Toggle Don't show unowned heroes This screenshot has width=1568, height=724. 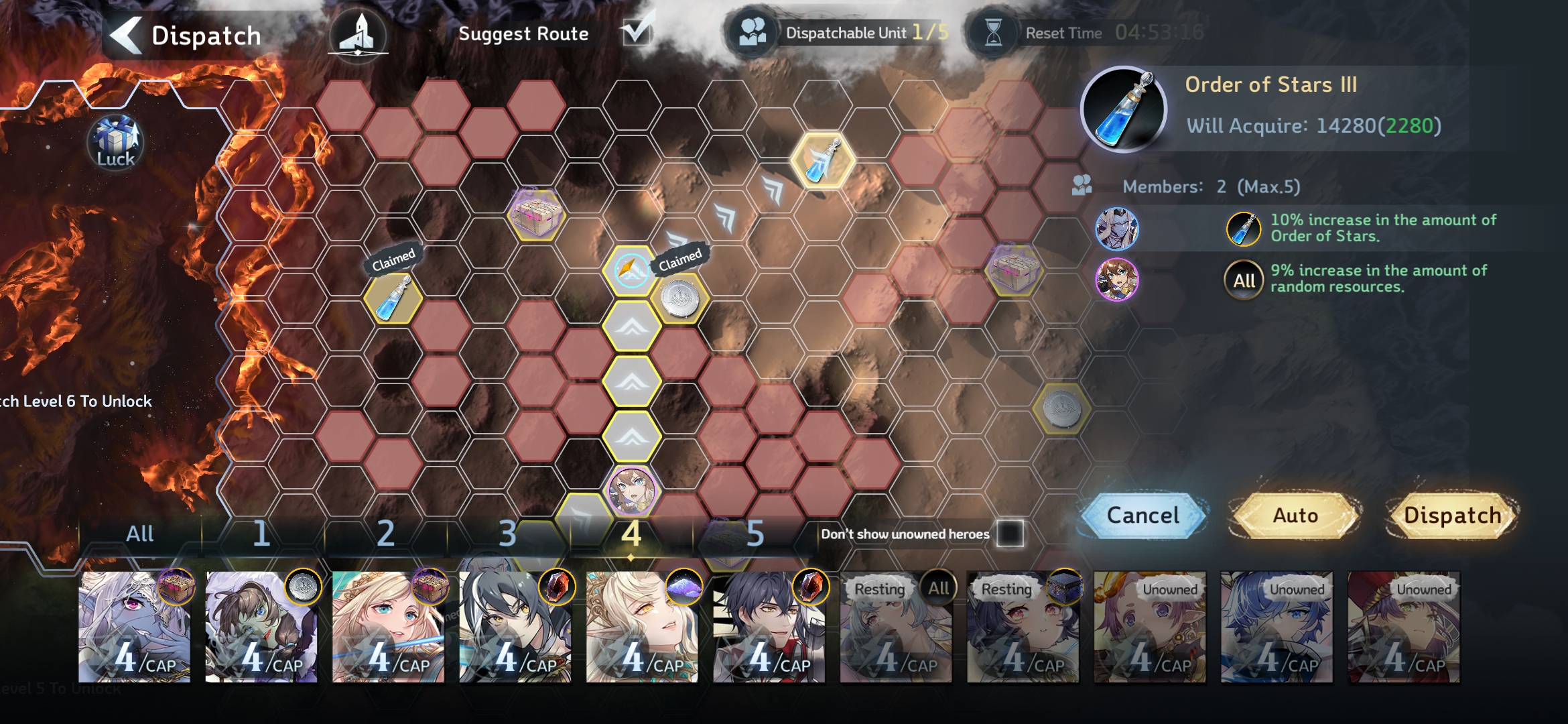click(x=1010, y=534)
